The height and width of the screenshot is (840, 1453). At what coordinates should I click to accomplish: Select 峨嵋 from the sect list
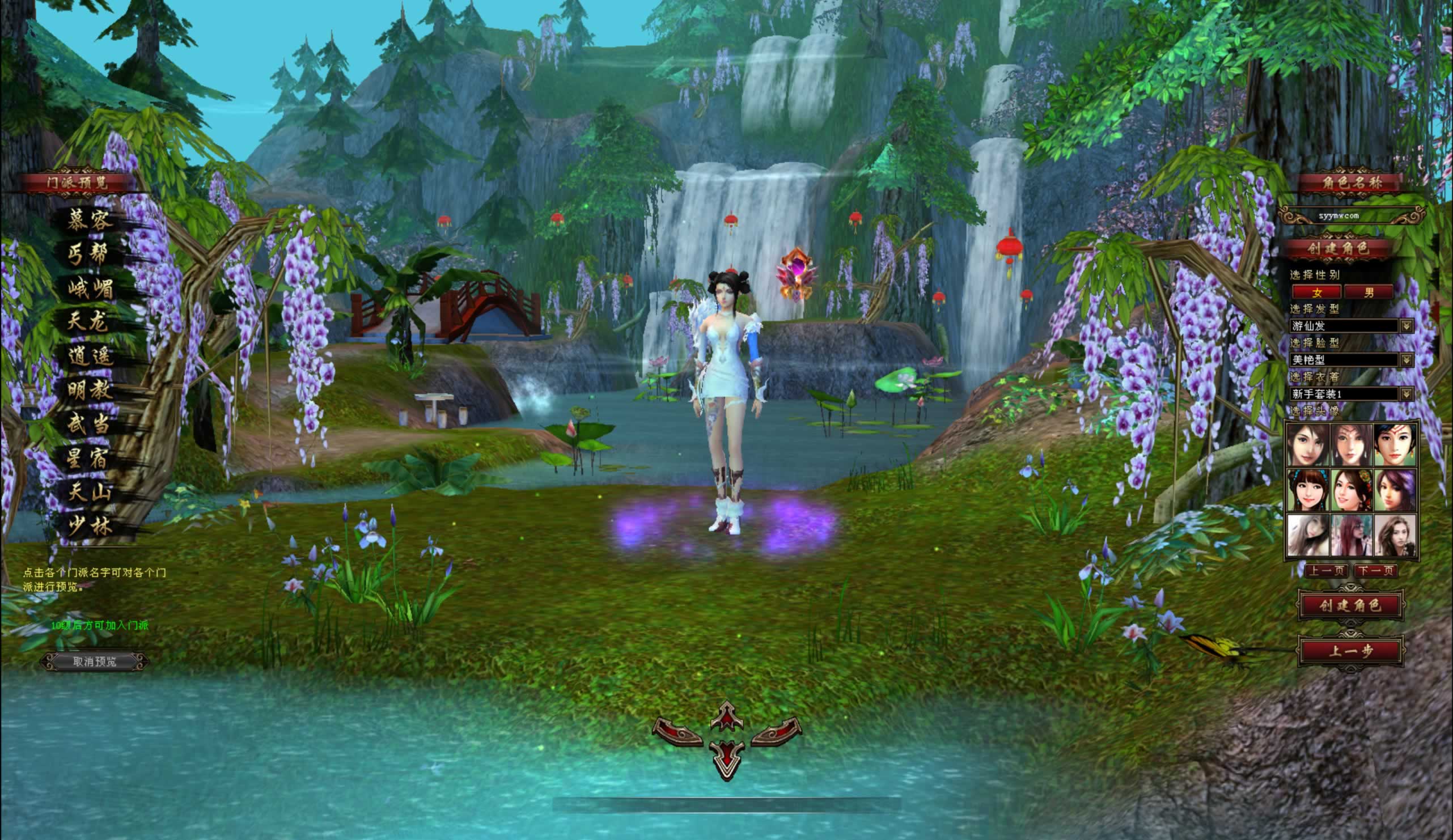(90, 289)
